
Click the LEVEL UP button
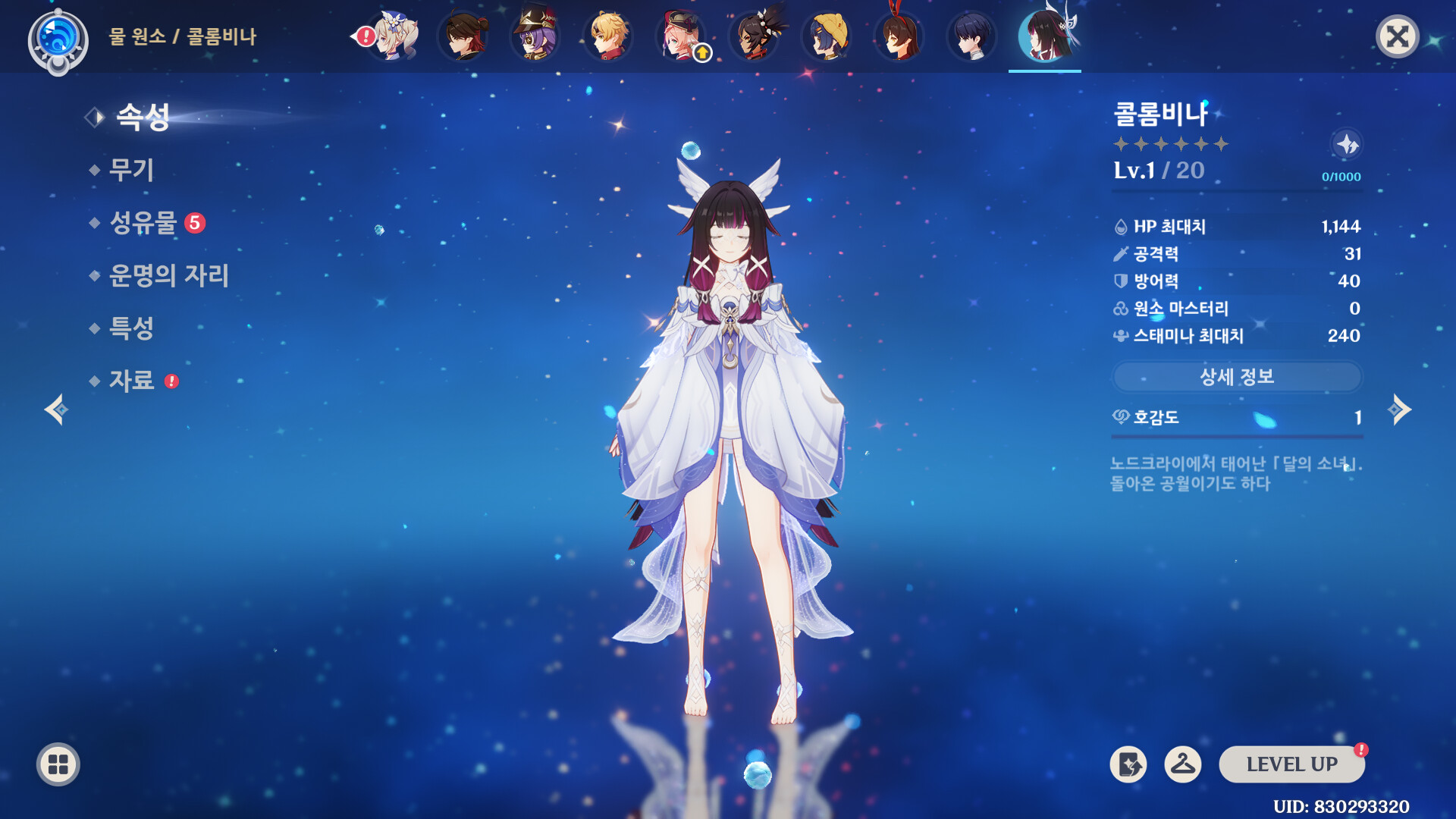tap(1291, 764)
